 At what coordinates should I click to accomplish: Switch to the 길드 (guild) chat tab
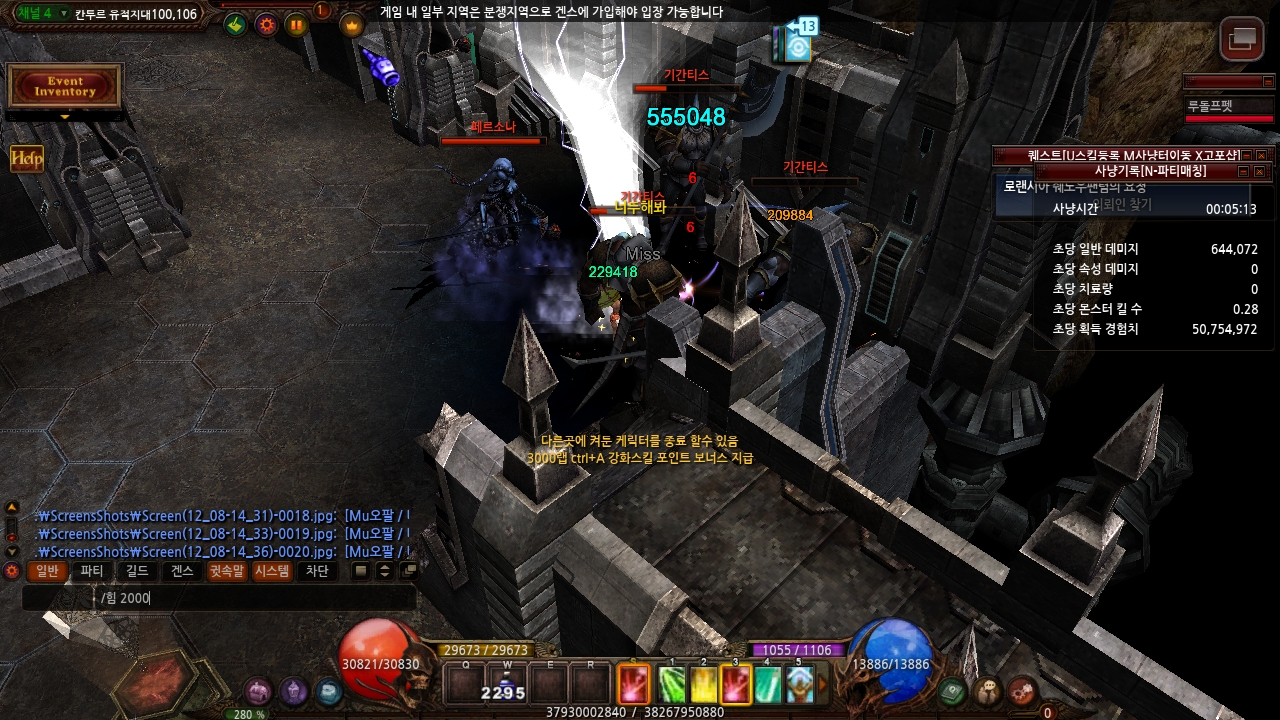[137, 571]
